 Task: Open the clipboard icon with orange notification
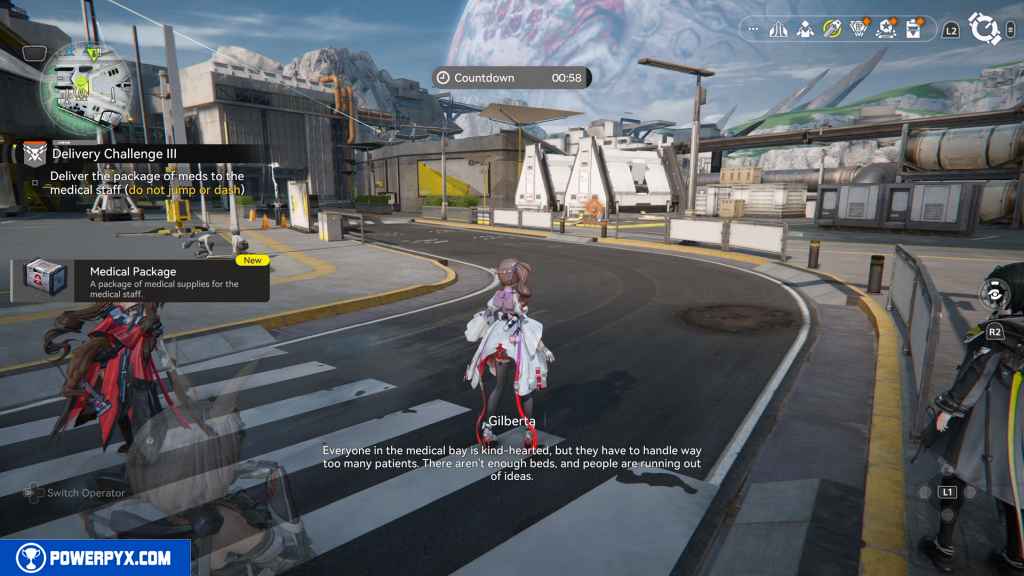pyautogui.click(x=913, y=30)
